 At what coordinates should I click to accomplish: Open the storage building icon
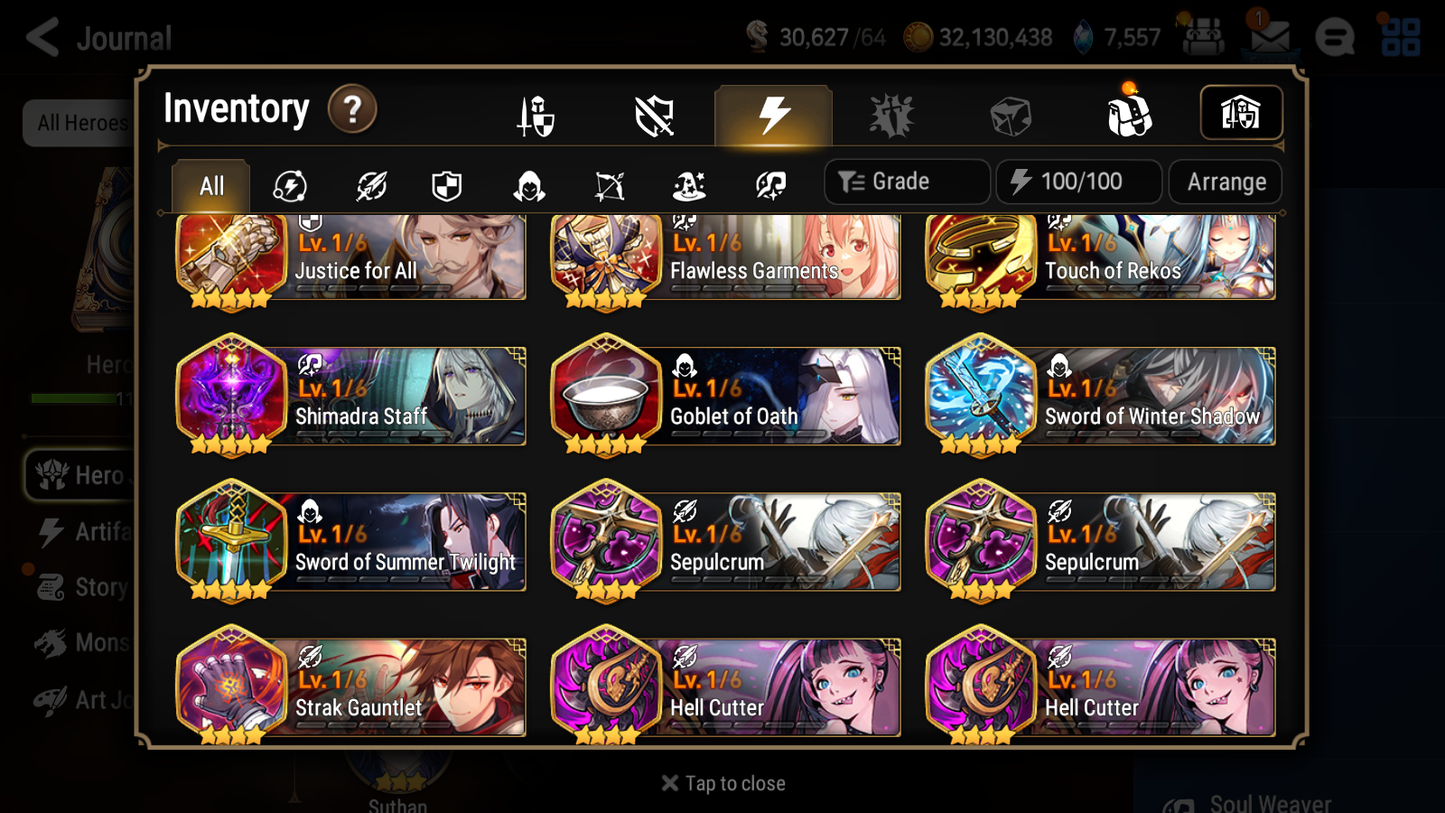(1241, 113)
